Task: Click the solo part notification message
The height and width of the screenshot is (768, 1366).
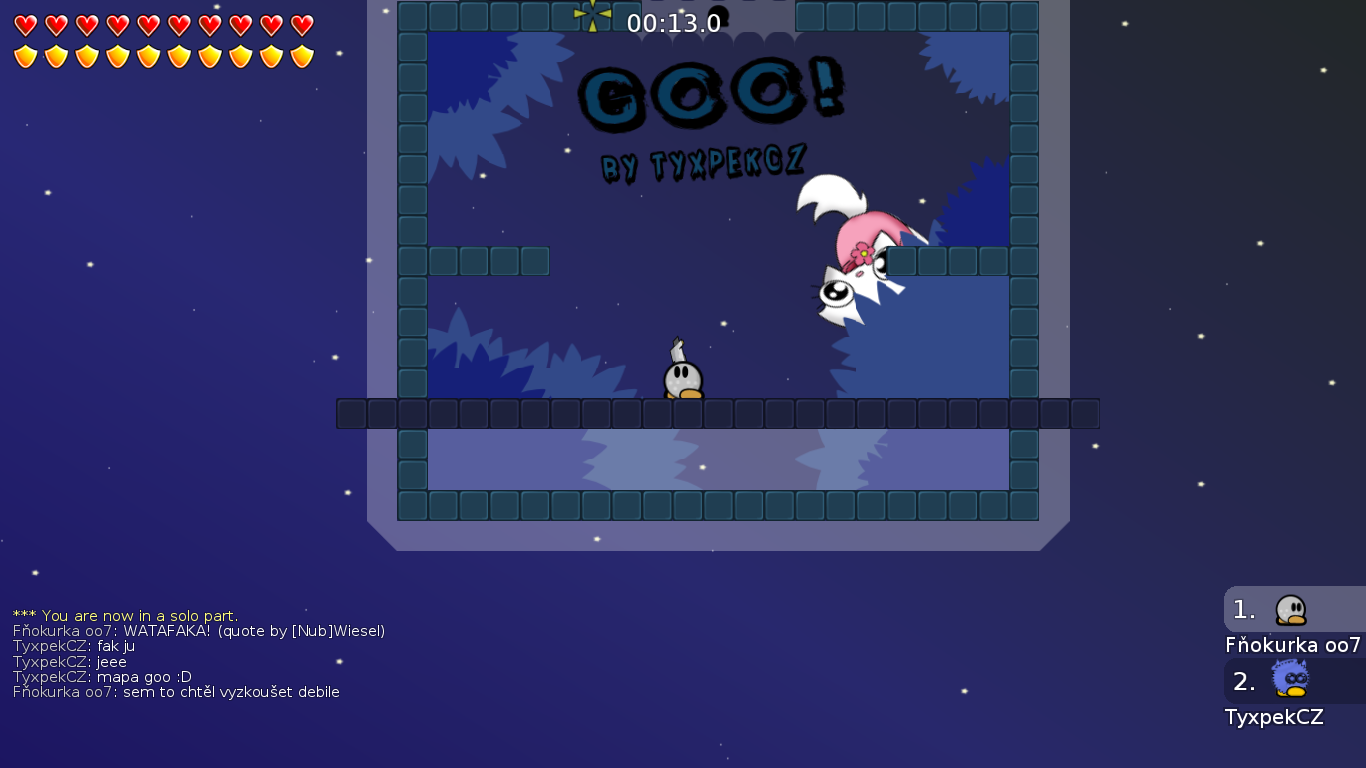Action: (x=125, y=616)
